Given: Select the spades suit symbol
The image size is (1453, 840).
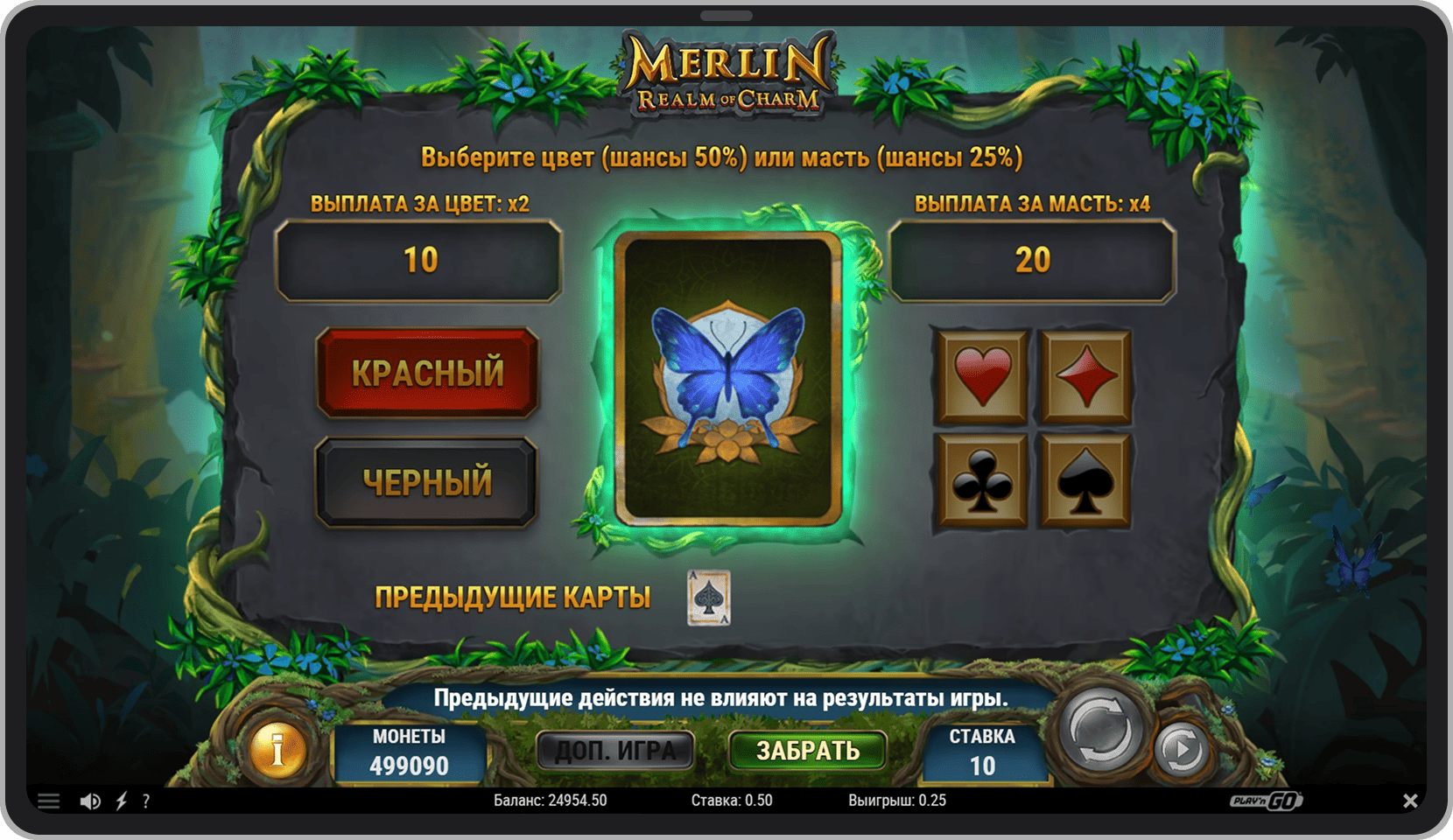Looking at the screenshot, I should [1085, 480].
